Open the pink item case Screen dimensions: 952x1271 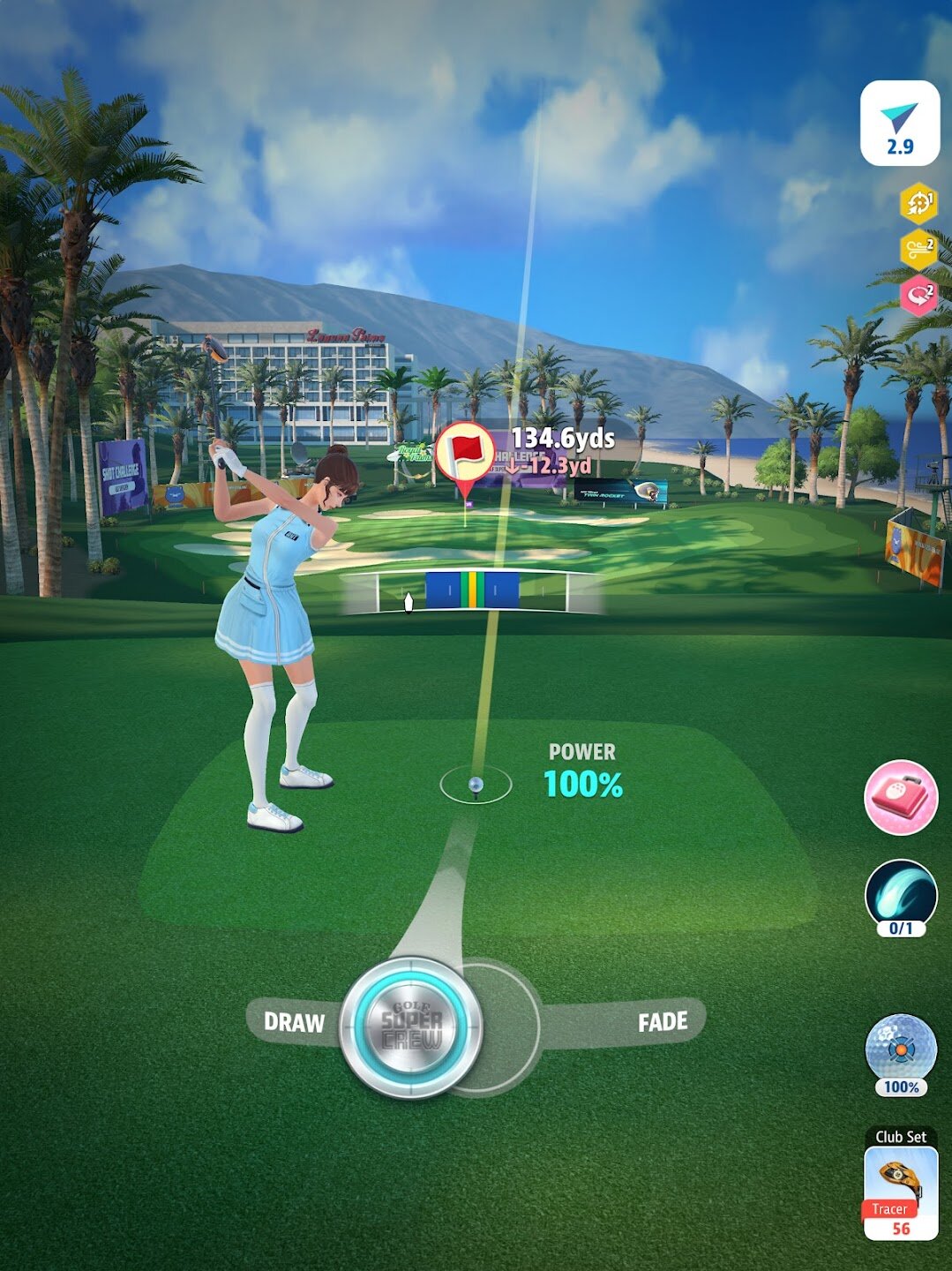(900, 797)
